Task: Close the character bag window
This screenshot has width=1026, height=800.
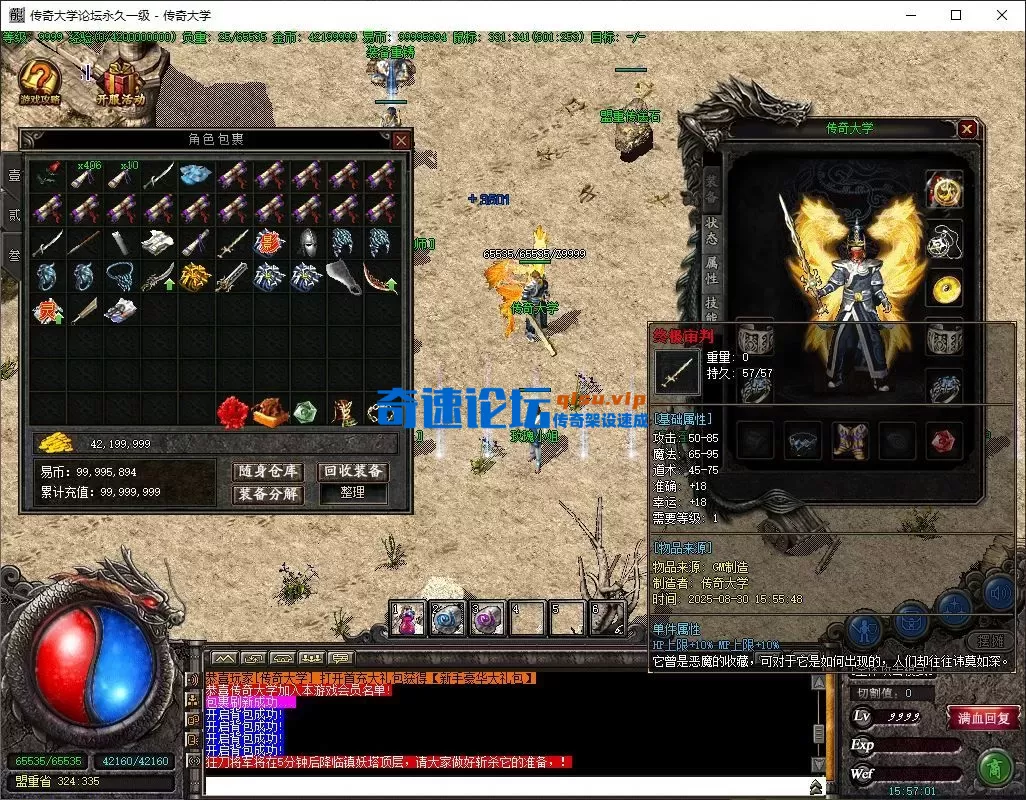Action: 400,141
